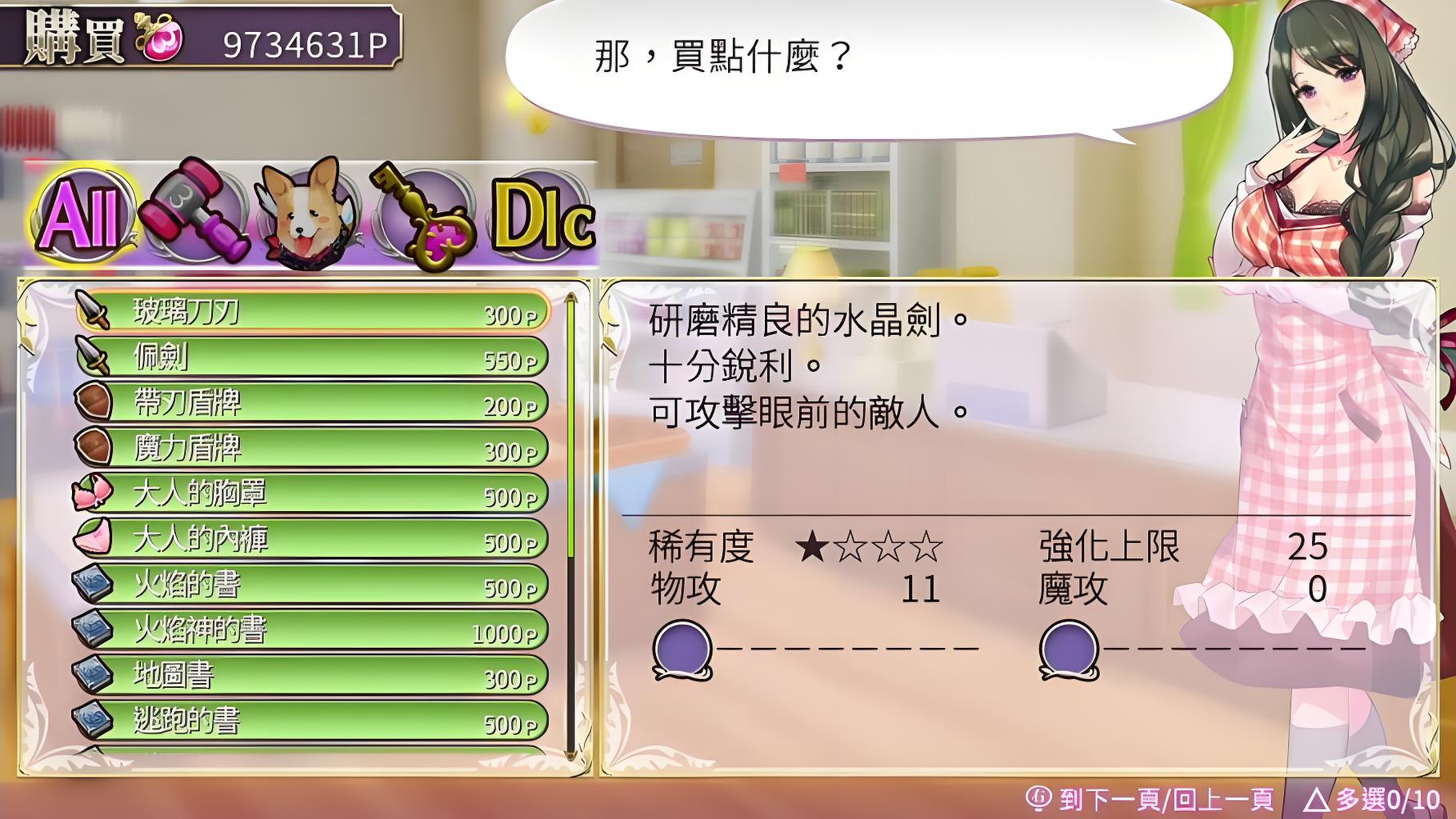The height and width of the screenshot is (819, 1456).
Task: Switch to the All category tab
Action: click(x=82, y=214)
